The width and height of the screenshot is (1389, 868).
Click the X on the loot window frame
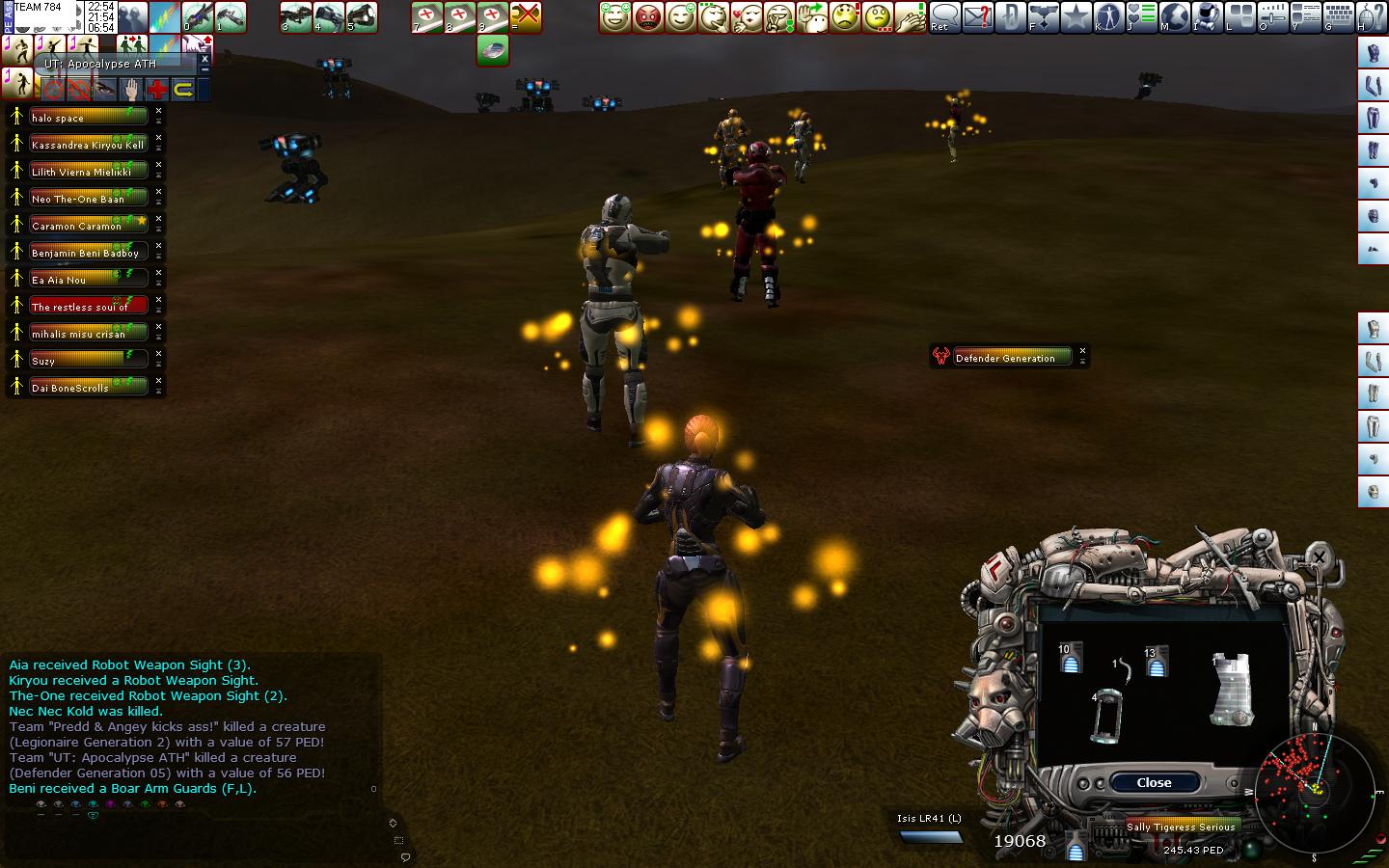point(1318,556)
